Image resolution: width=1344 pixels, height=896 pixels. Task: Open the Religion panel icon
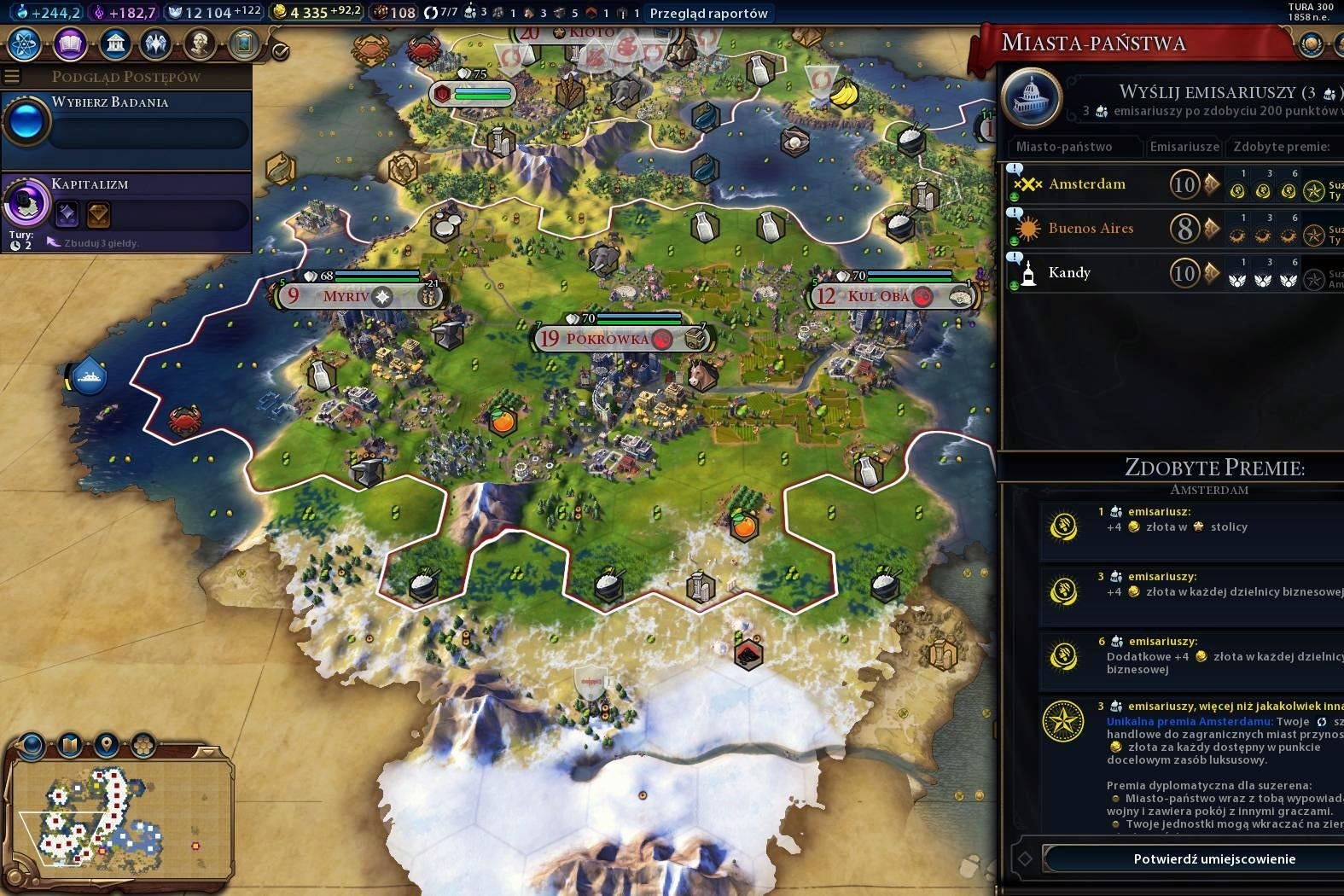pos(155,43)
